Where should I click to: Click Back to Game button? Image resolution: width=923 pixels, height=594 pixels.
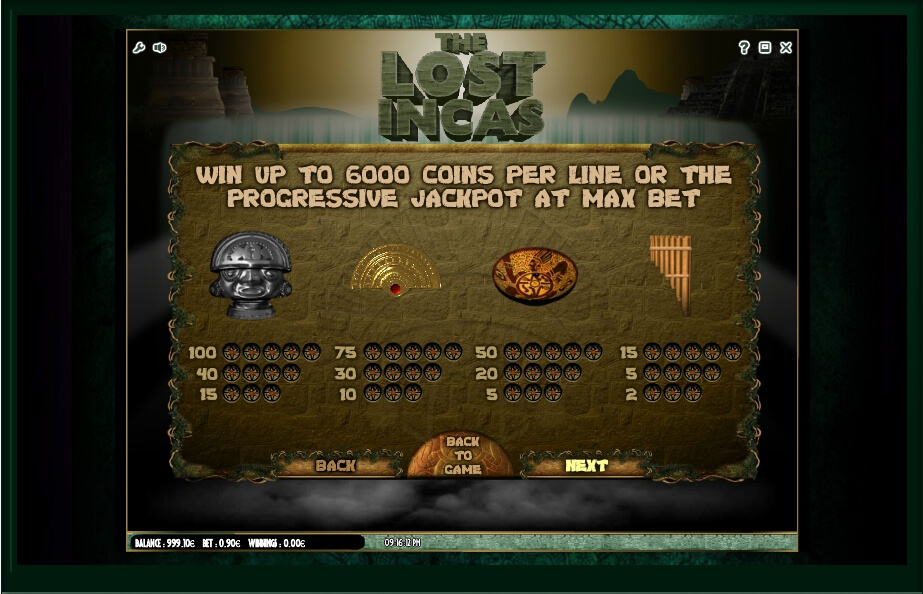click(462, 455)
